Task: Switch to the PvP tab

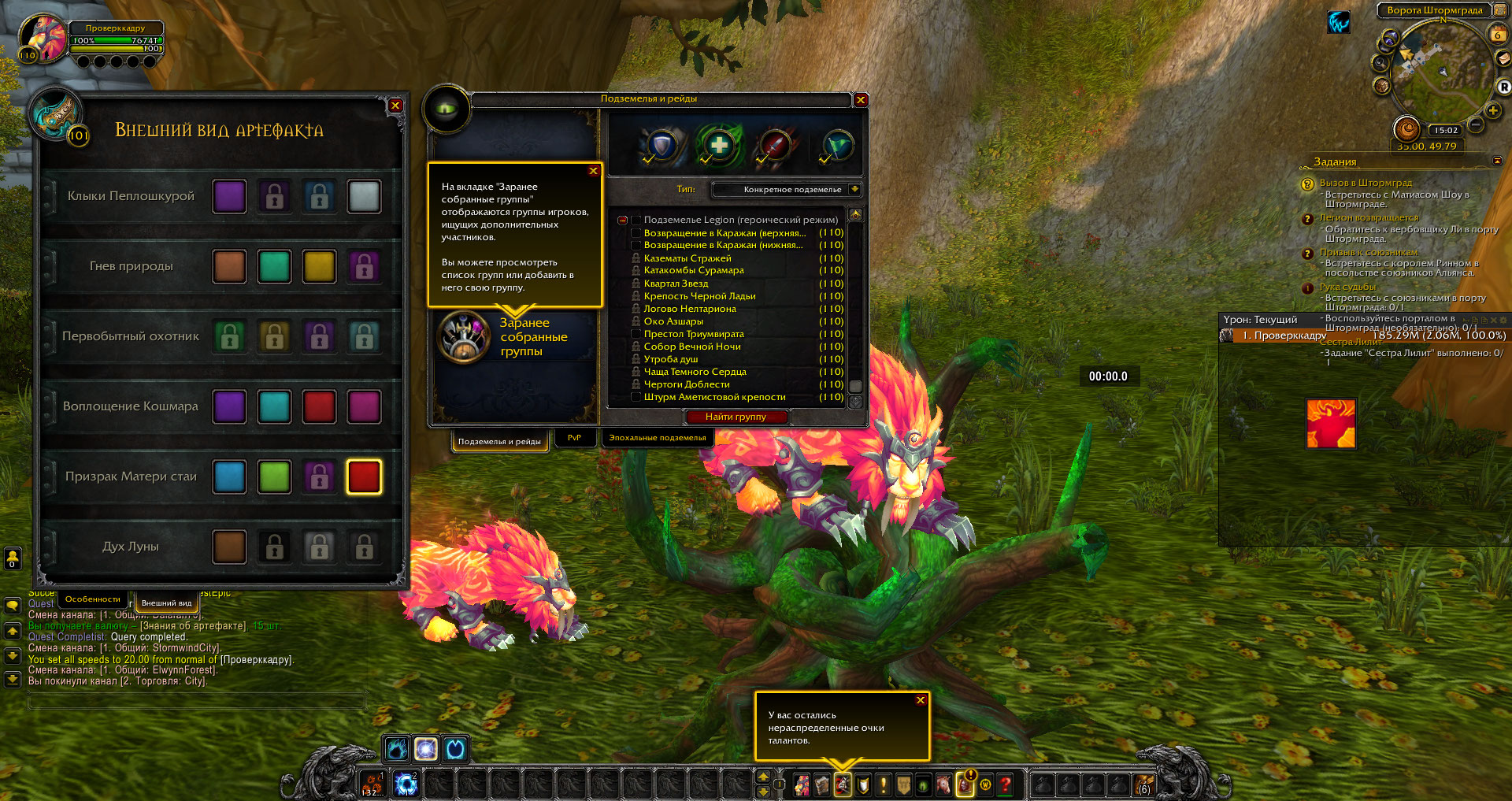Action: [x=574, y=438]
